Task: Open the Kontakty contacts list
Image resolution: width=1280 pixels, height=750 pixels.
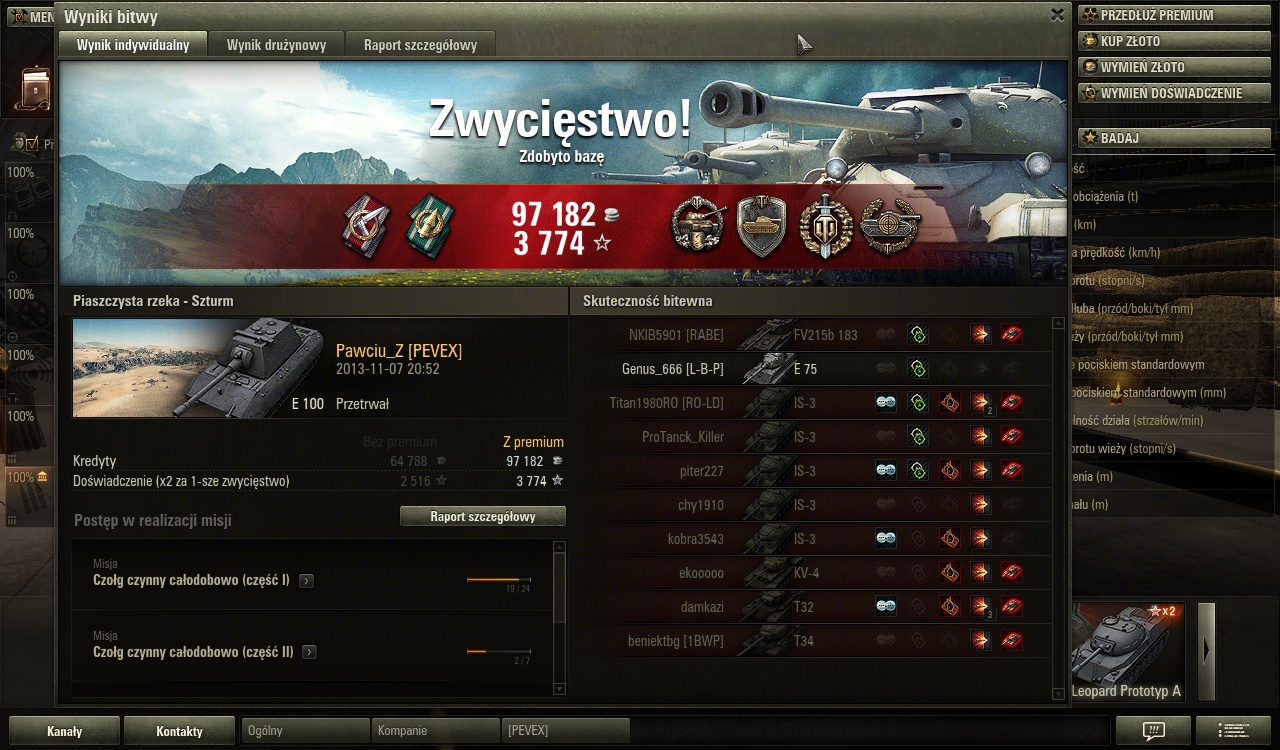Action: [180, 731]
